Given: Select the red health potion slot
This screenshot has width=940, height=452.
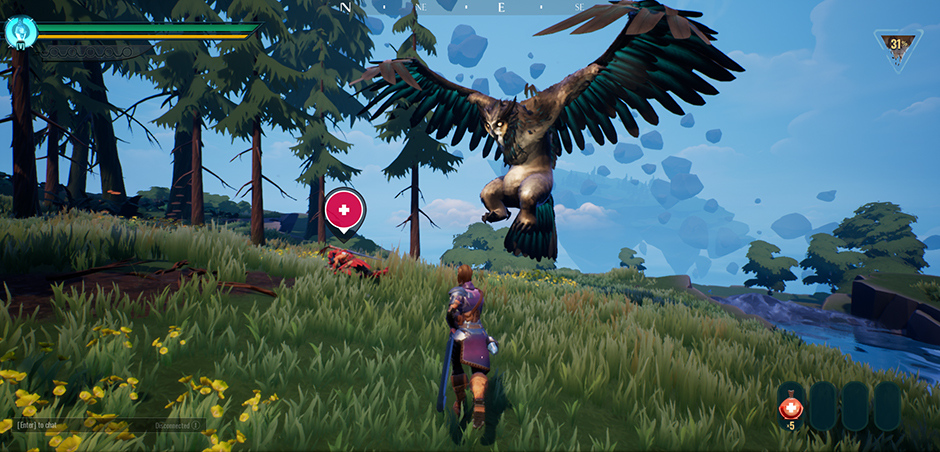Looking at the screenshot, I should tap(792, 405).
